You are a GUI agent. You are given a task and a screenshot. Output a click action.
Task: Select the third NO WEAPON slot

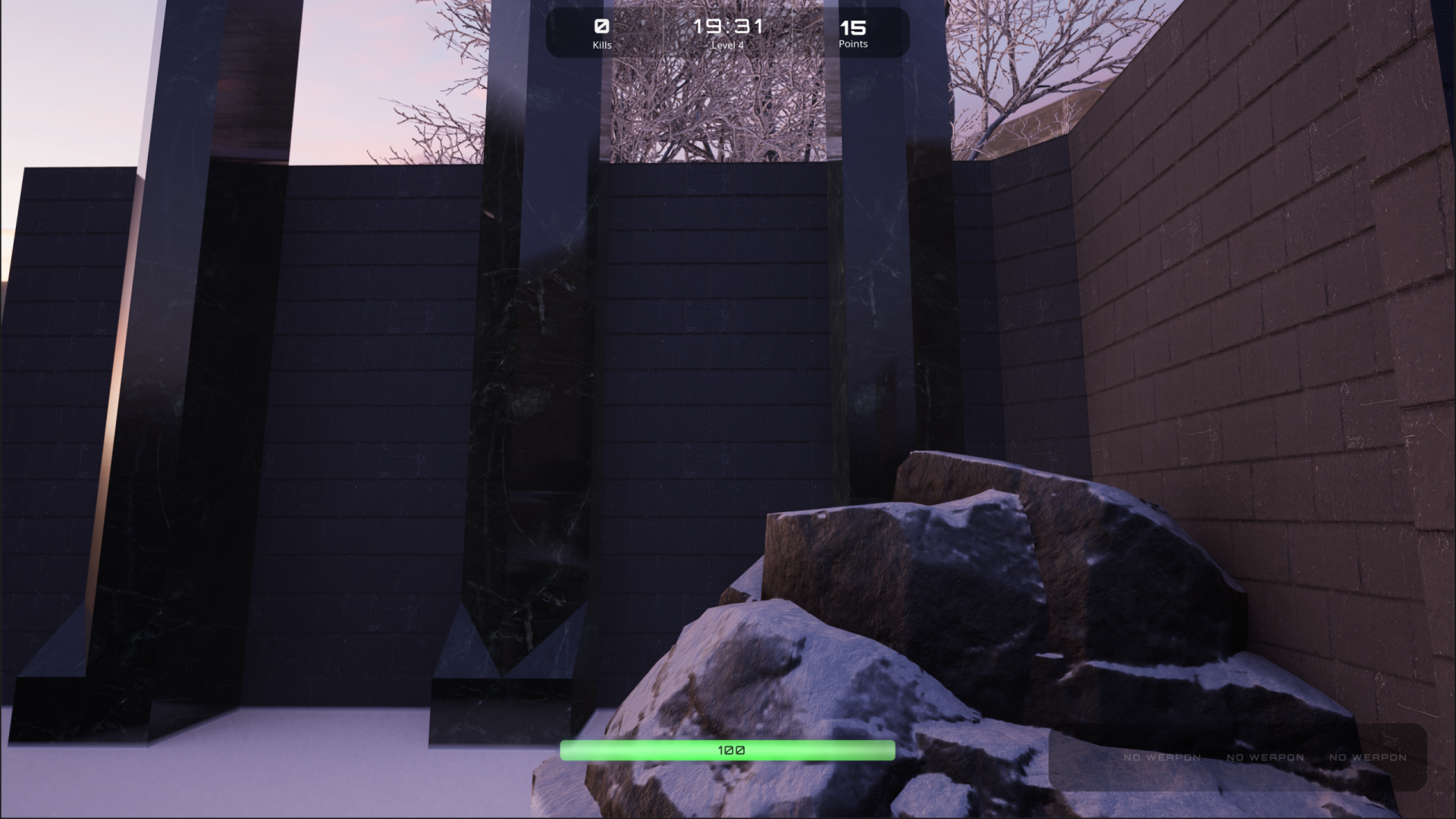[x=1368, y=758]
